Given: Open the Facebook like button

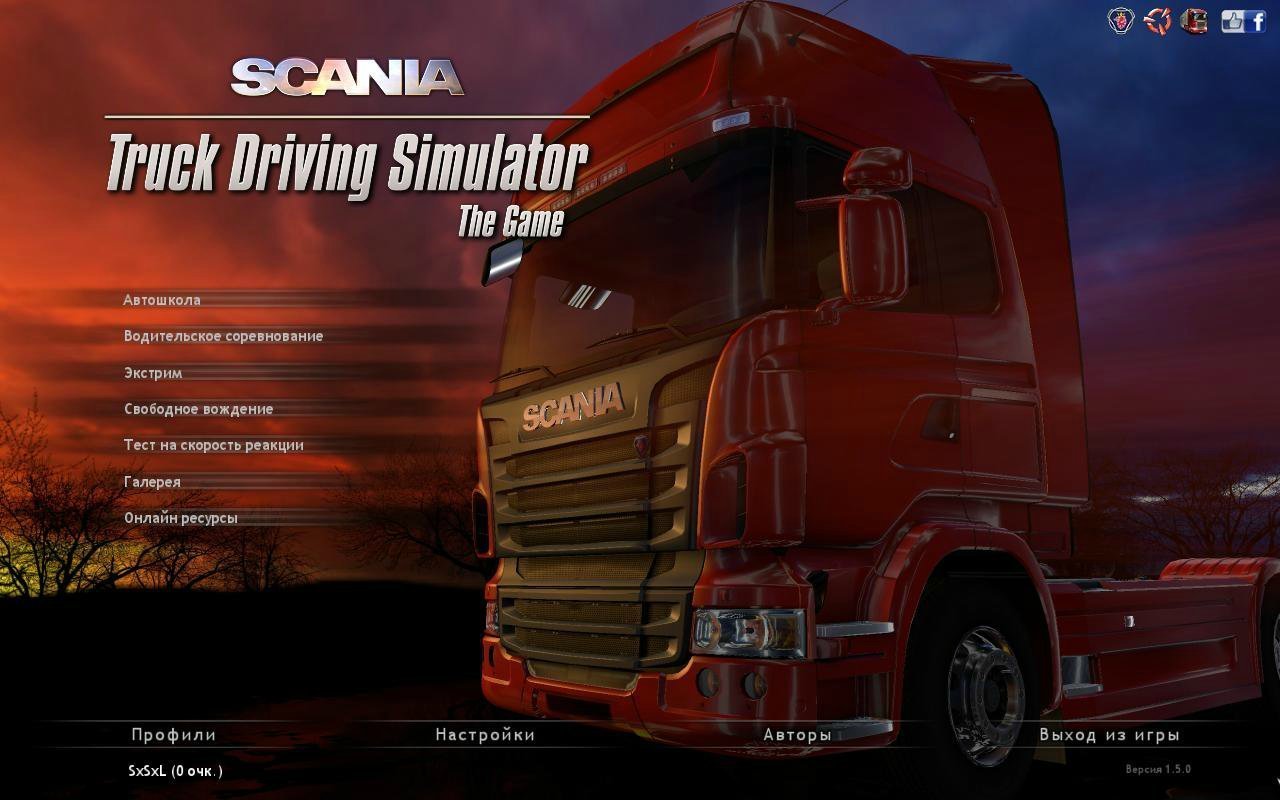Looking at the screenshot, I should pyautogui.click(x=1243, y=21).
